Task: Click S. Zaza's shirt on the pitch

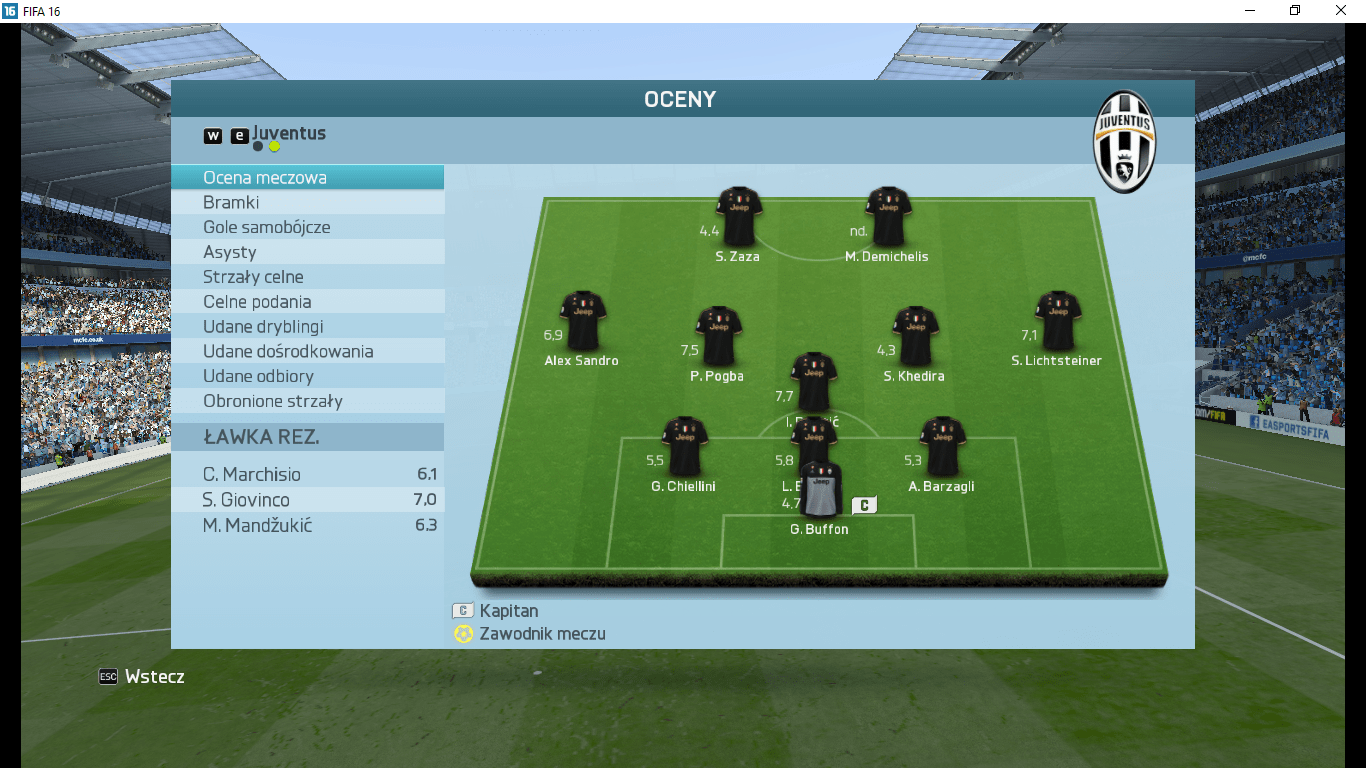Action: [x=739, y=216]
